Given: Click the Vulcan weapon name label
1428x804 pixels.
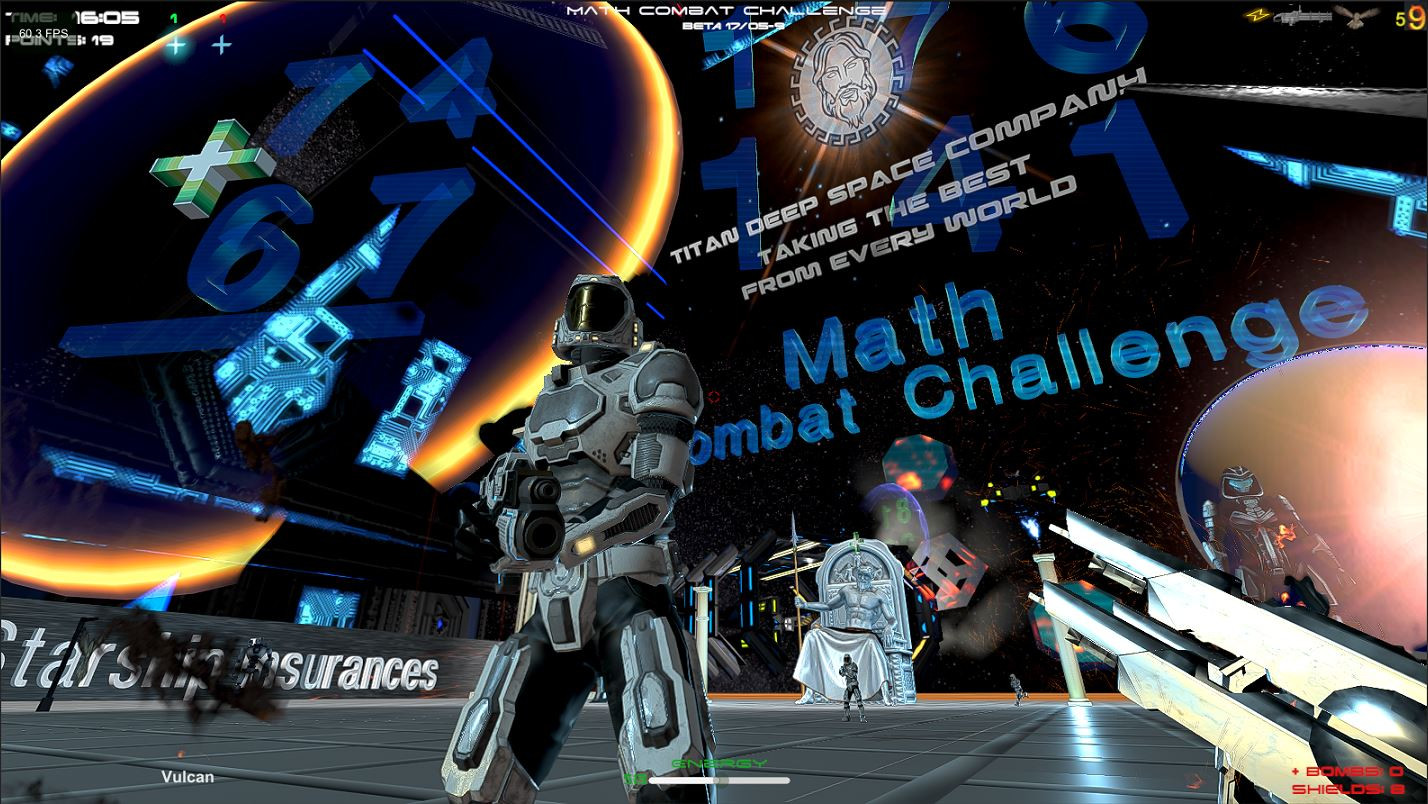Looking at the screenshot, I should pos(186,775).
